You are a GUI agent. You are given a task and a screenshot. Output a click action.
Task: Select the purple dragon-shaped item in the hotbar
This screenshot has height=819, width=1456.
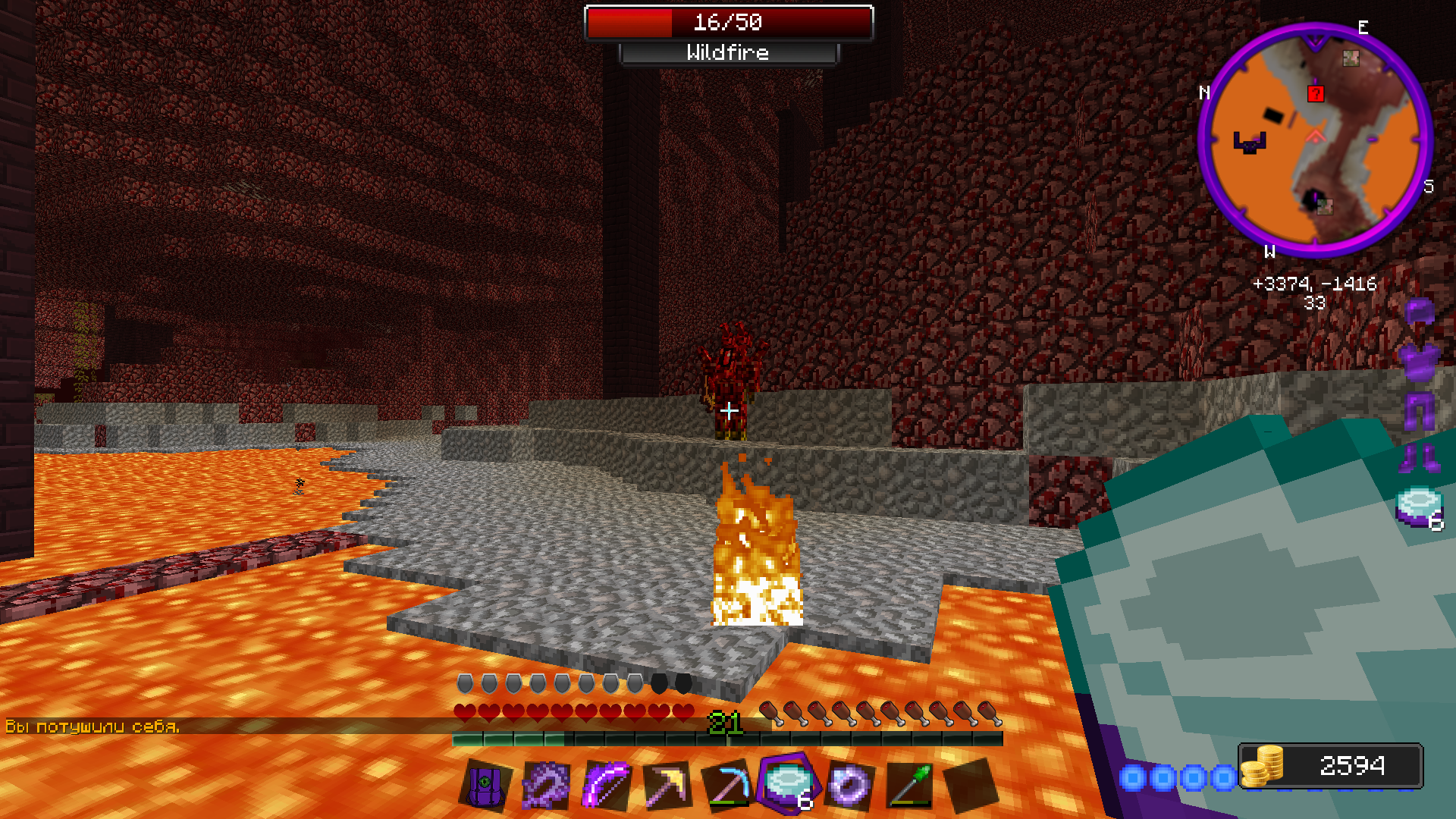tap(546, 786)
